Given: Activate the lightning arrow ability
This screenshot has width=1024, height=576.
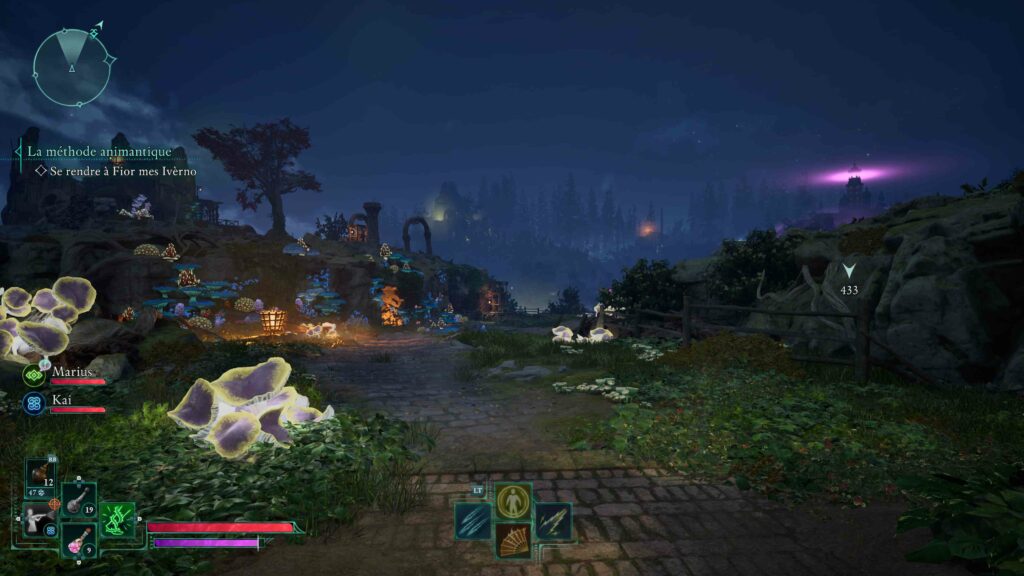Looking at the screenshot, I should [x=553, y=521].
